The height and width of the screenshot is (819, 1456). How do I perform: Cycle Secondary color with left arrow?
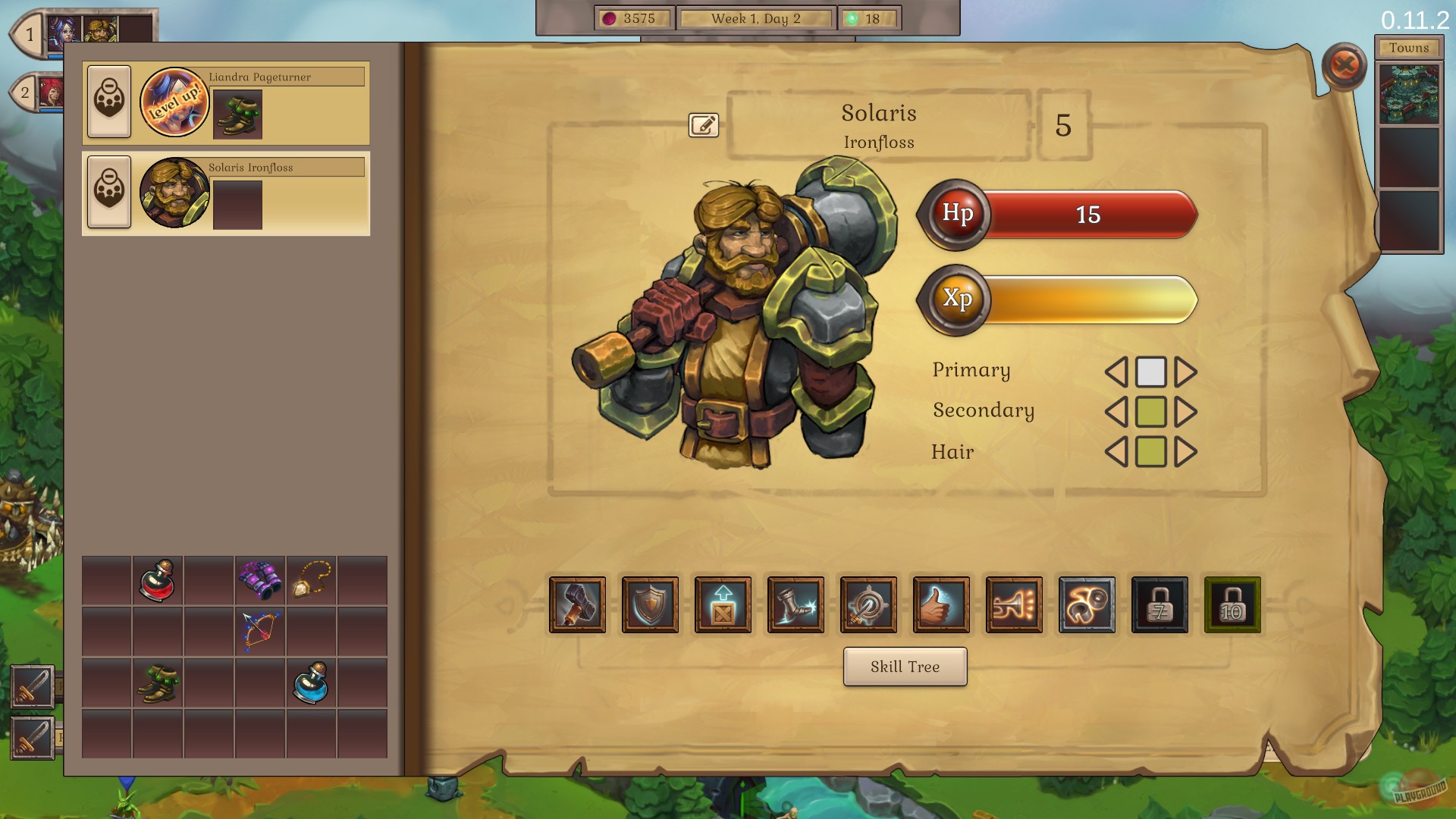[x=1117, y=412]
